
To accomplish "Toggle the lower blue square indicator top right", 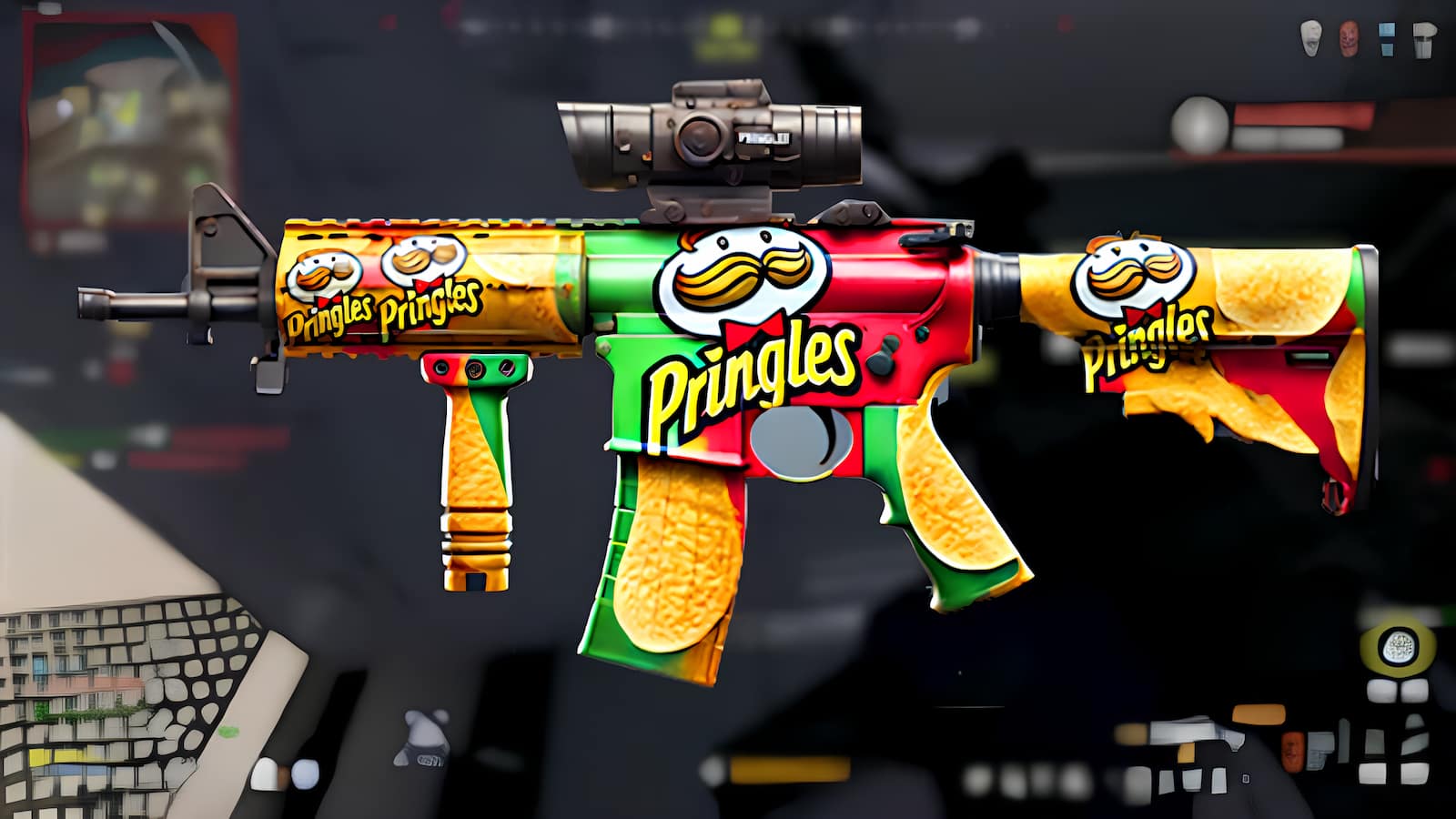I will point(1386,51).
